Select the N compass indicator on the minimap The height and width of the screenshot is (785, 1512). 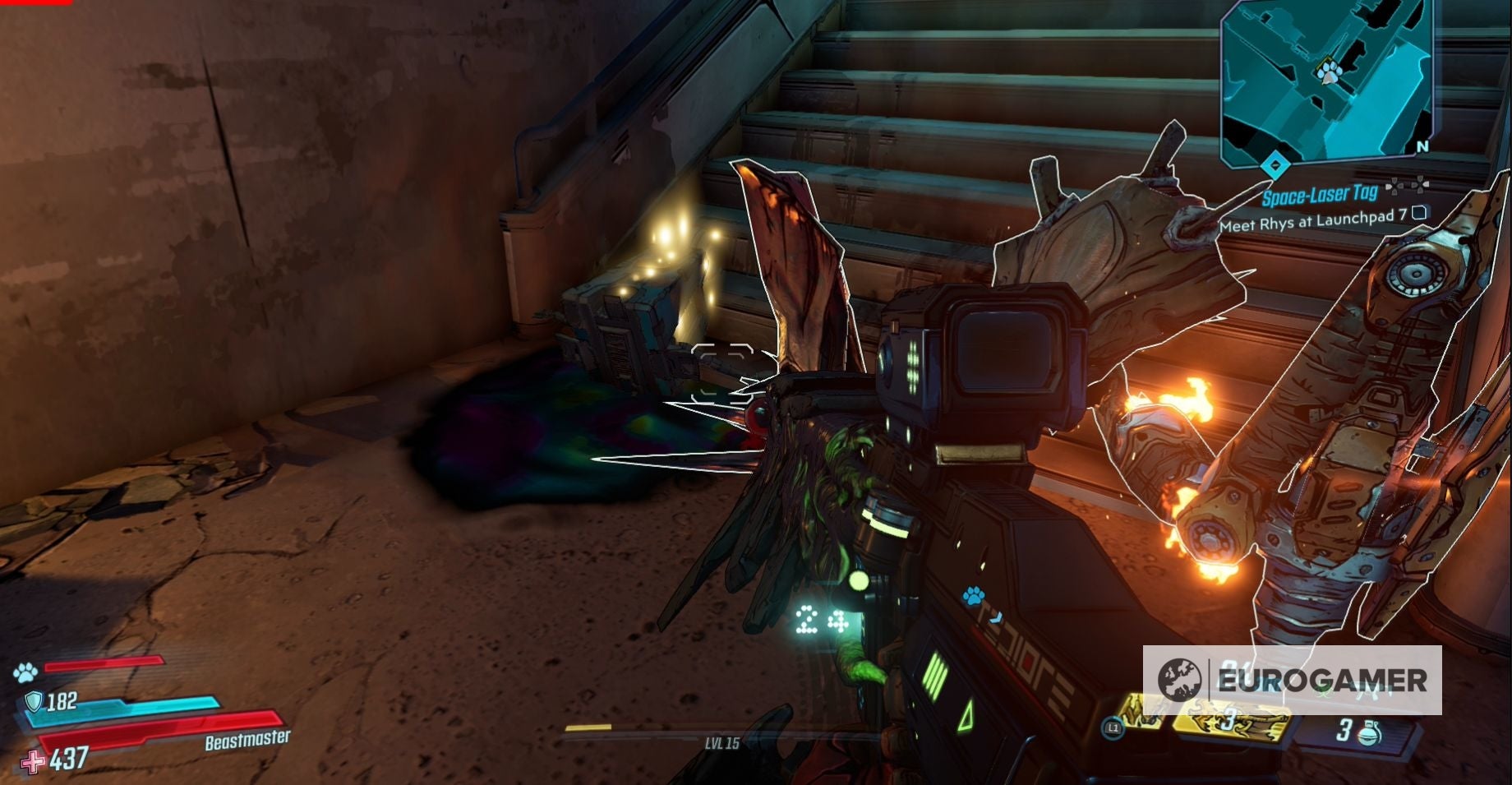1422,144
